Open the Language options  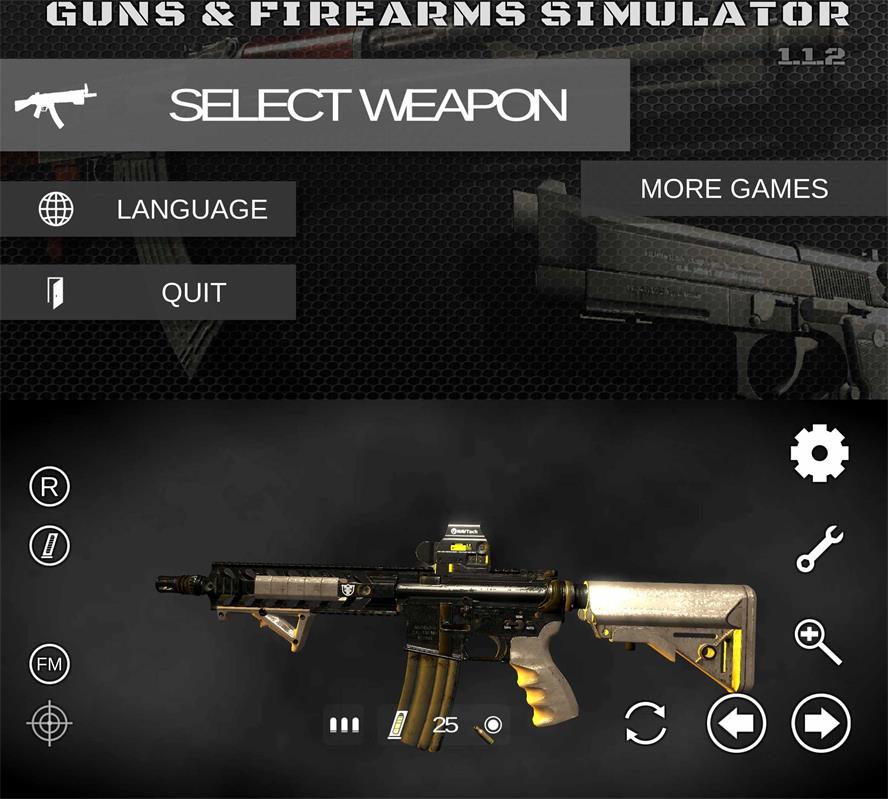click(148, 209)
